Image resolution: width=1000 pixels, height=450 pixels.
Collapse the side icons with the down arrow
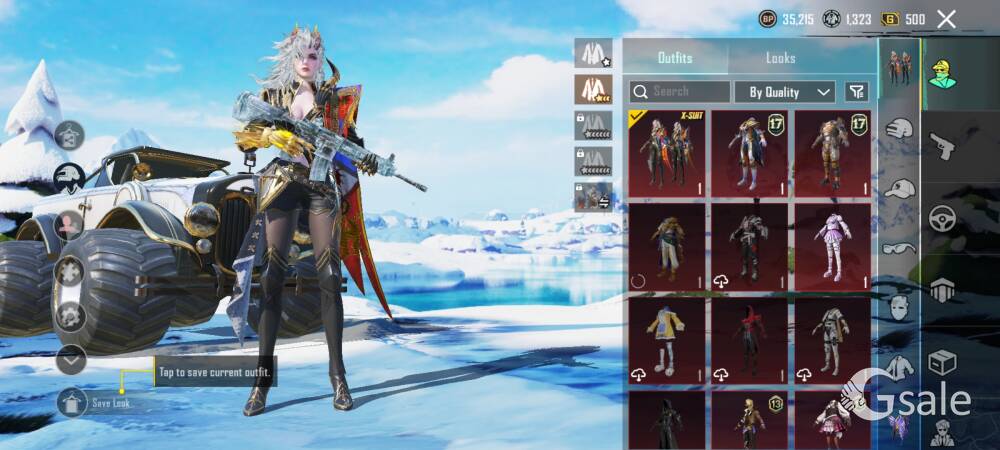pos(71,358)
